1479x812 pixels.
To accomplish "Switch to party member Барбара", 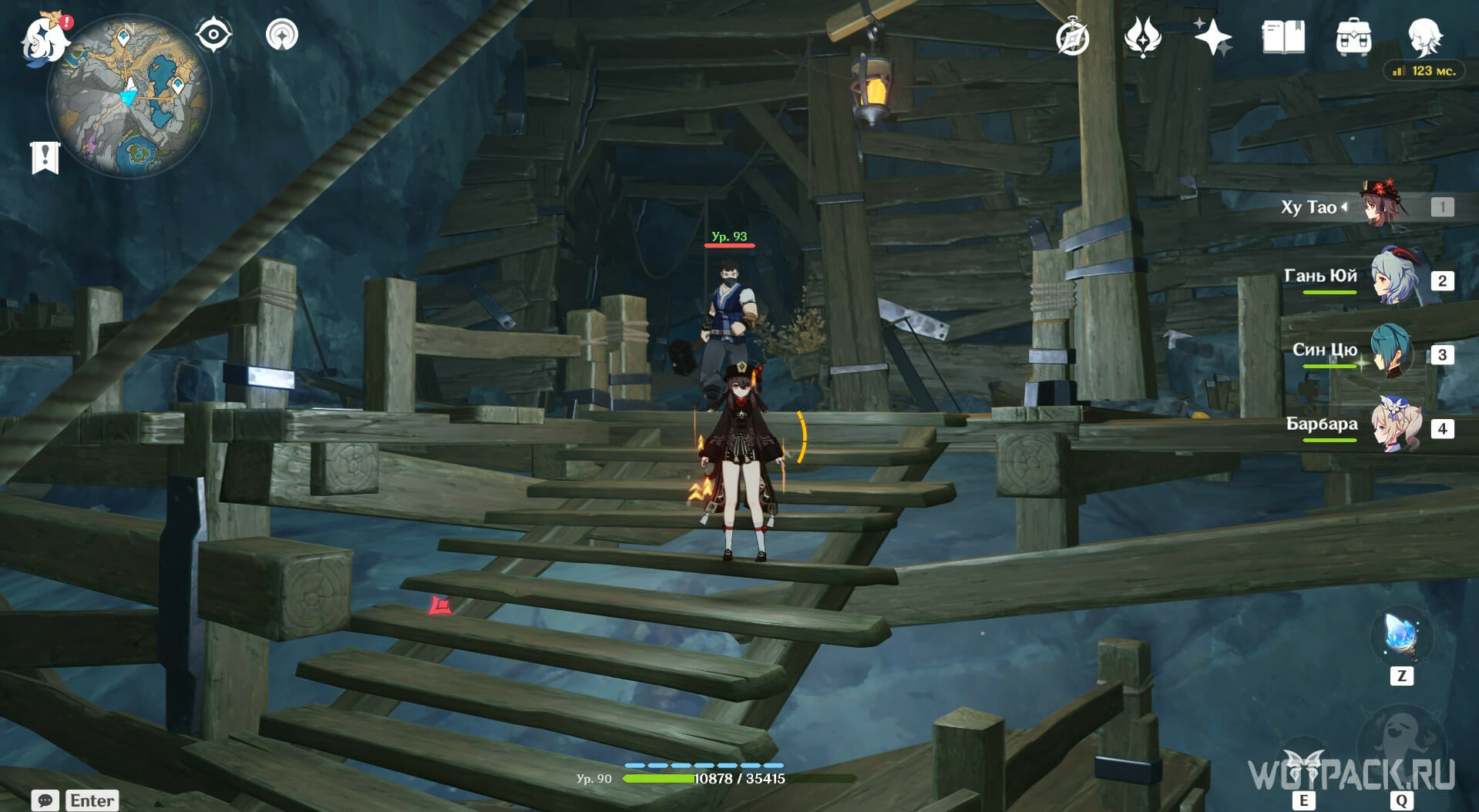I will pyautogui.click(x=1395, y=426).
